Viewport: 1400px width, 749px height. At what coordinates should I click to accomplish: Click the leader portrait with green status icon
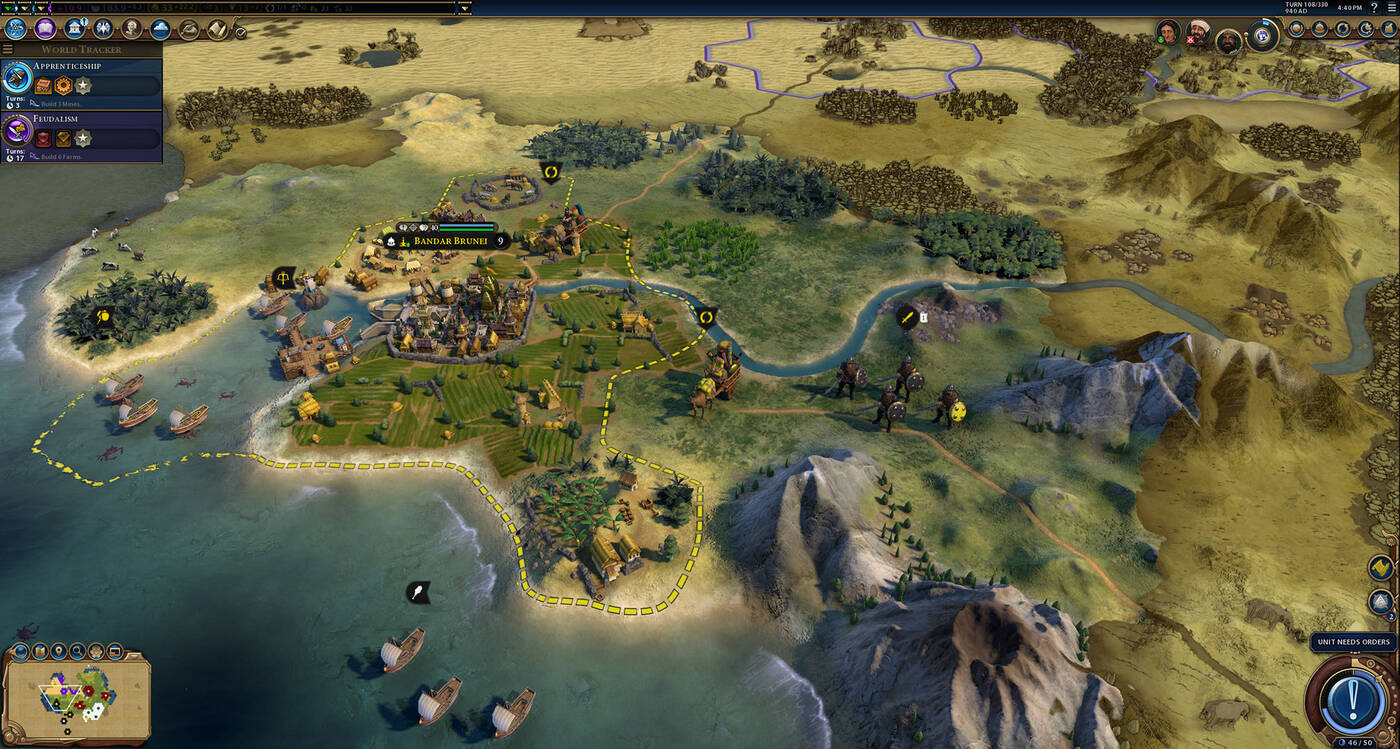pyautogui.click(x=1168, y=32)
